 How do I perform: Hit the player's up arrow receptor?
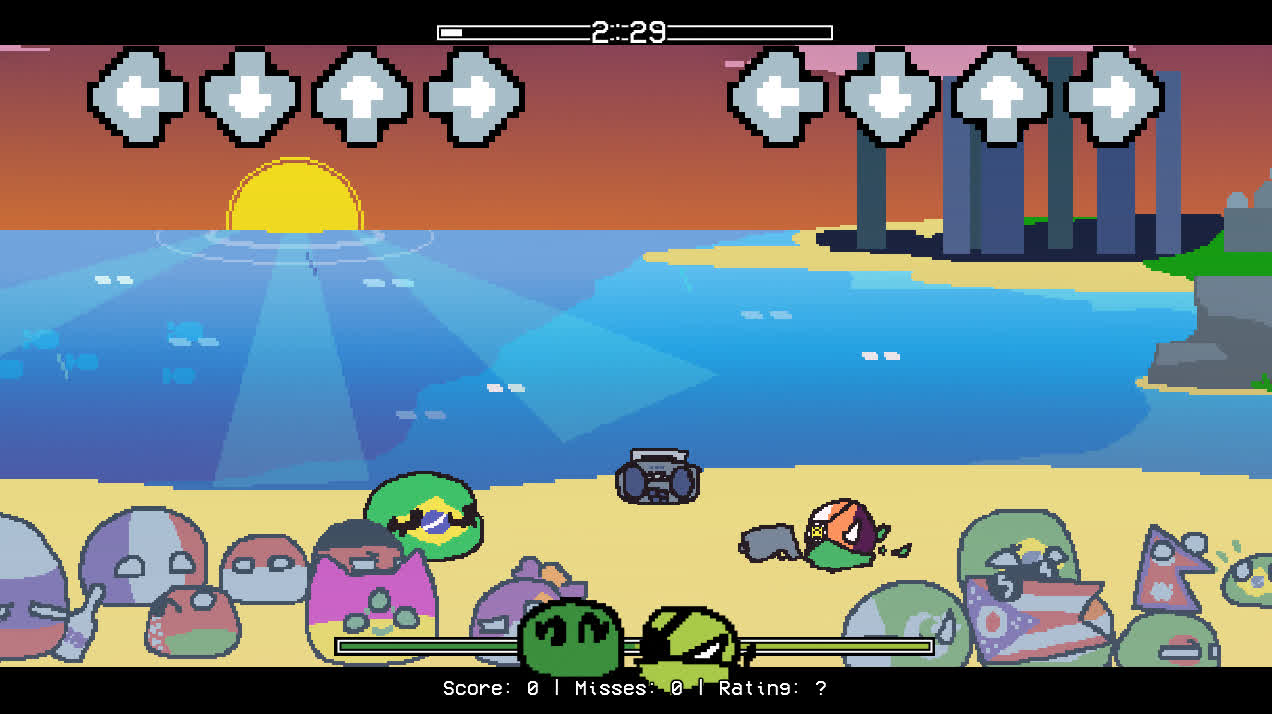pos(1002,97)
